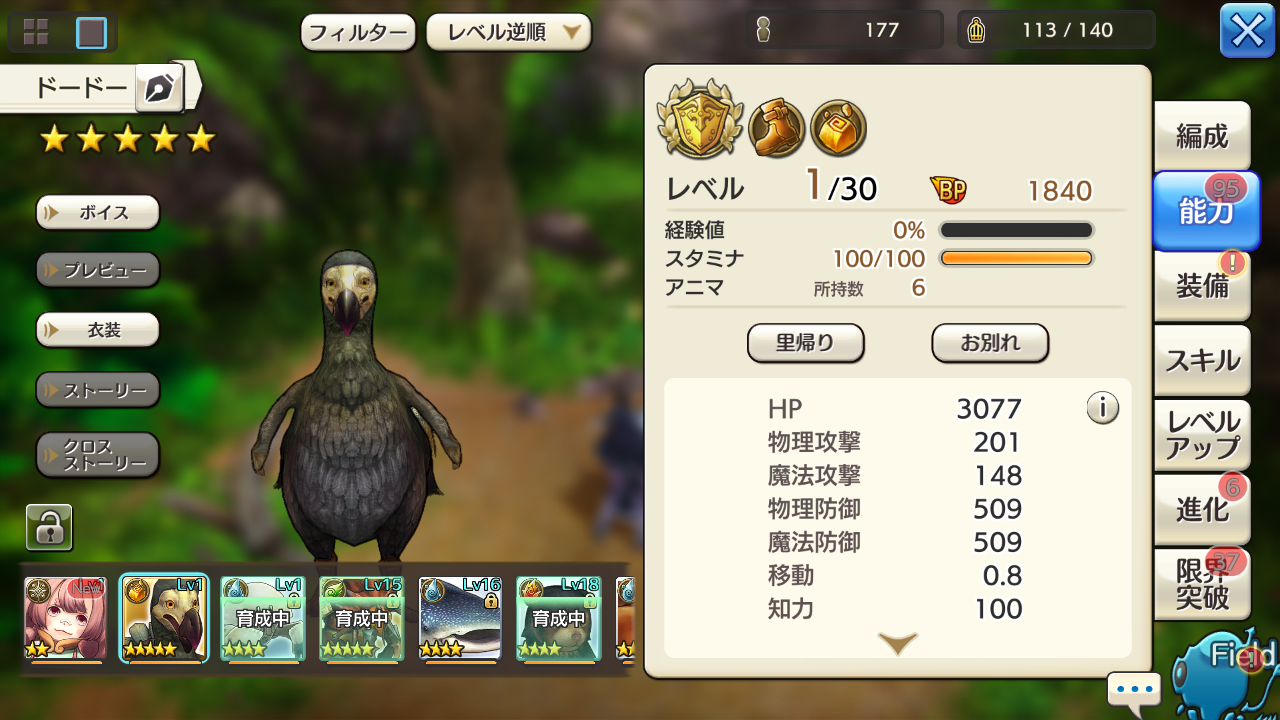Screen dimensions: 1280x720
Task: Click the orange stamina gauge bar
Action: click(x=1016, y=257)
